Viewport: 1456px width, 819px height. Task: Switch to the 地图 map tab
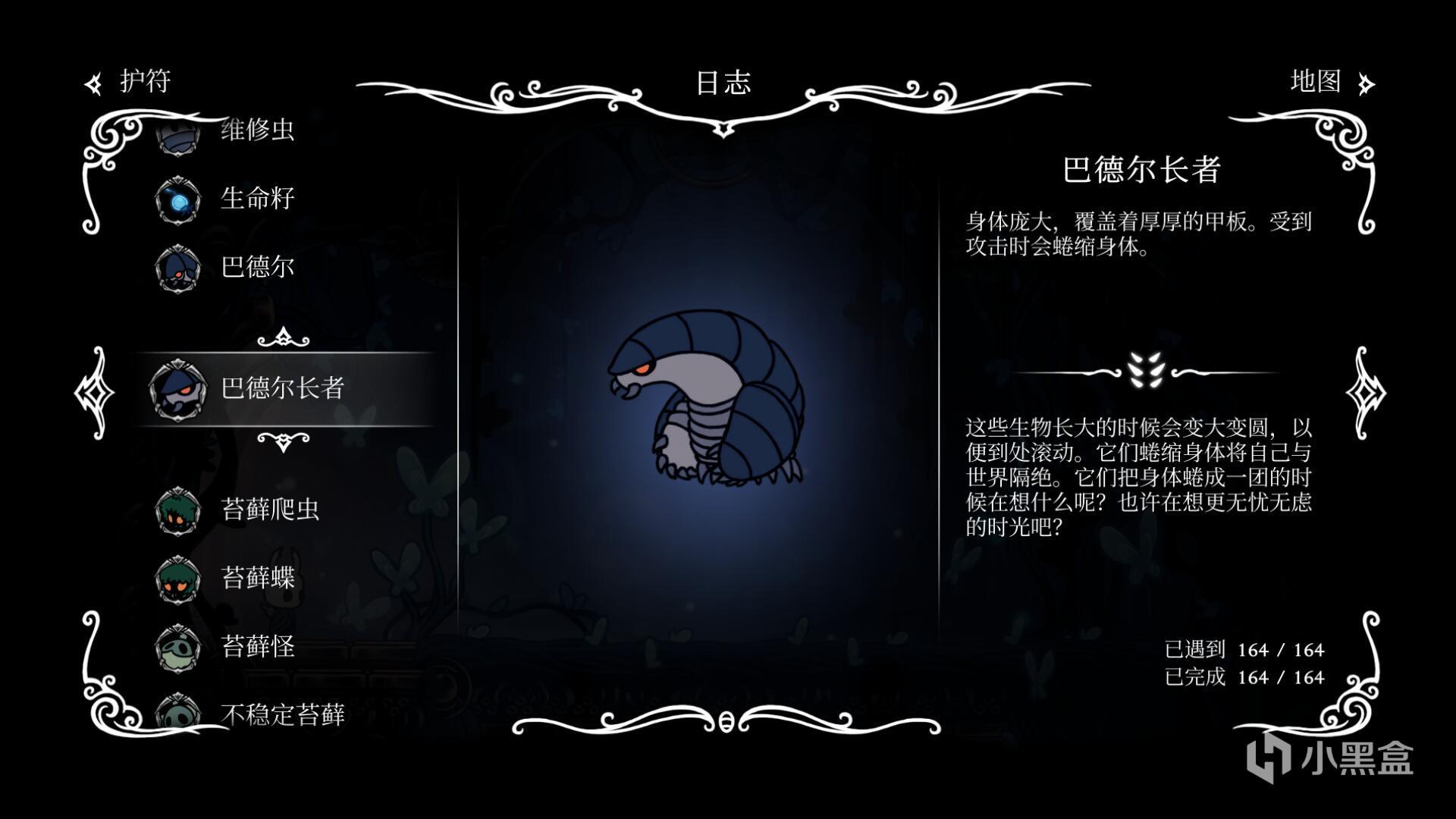coord(1329,82)
